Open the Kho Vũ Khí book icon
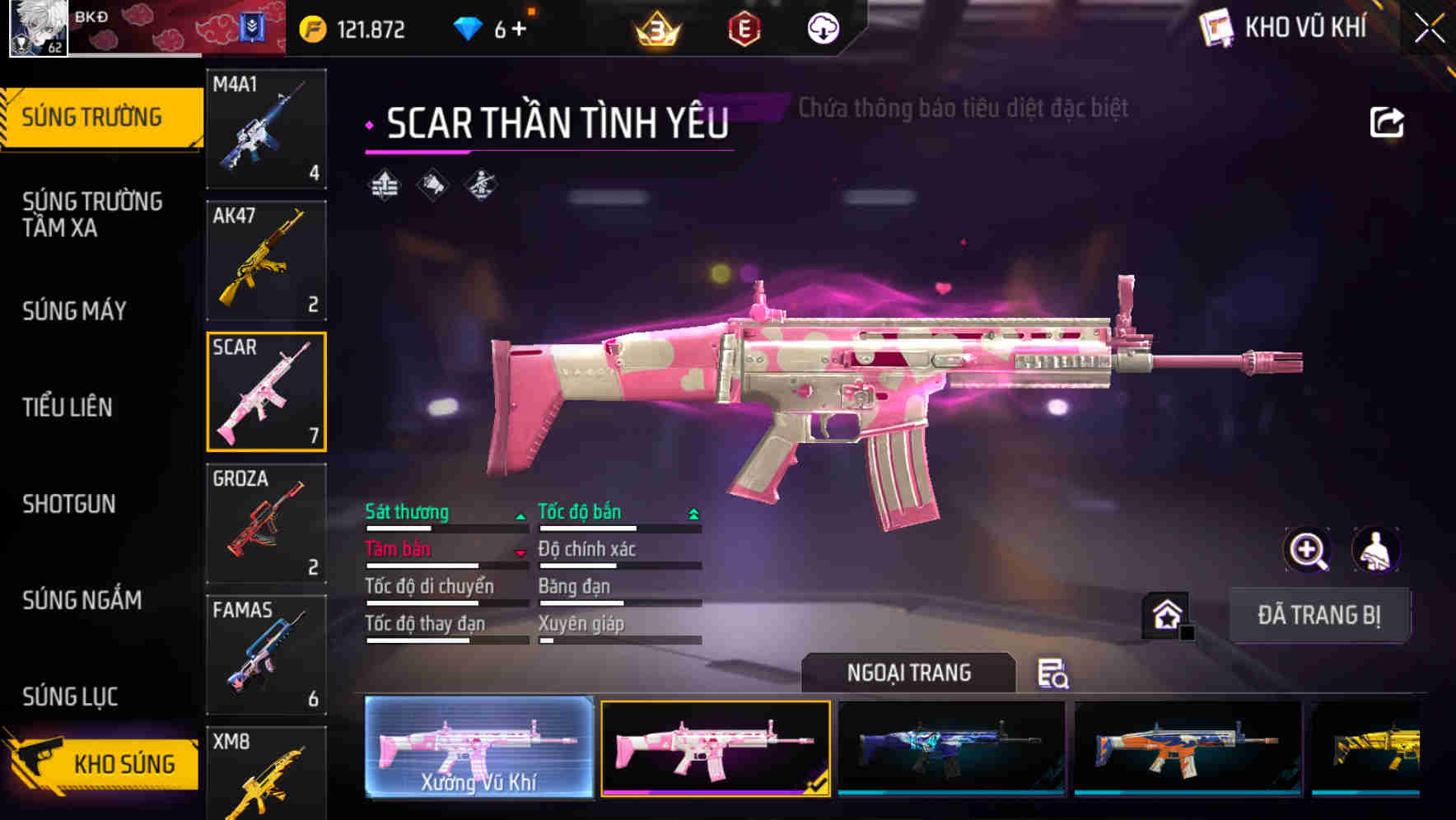1456x820 pixels. click(x=1215, y=27)
